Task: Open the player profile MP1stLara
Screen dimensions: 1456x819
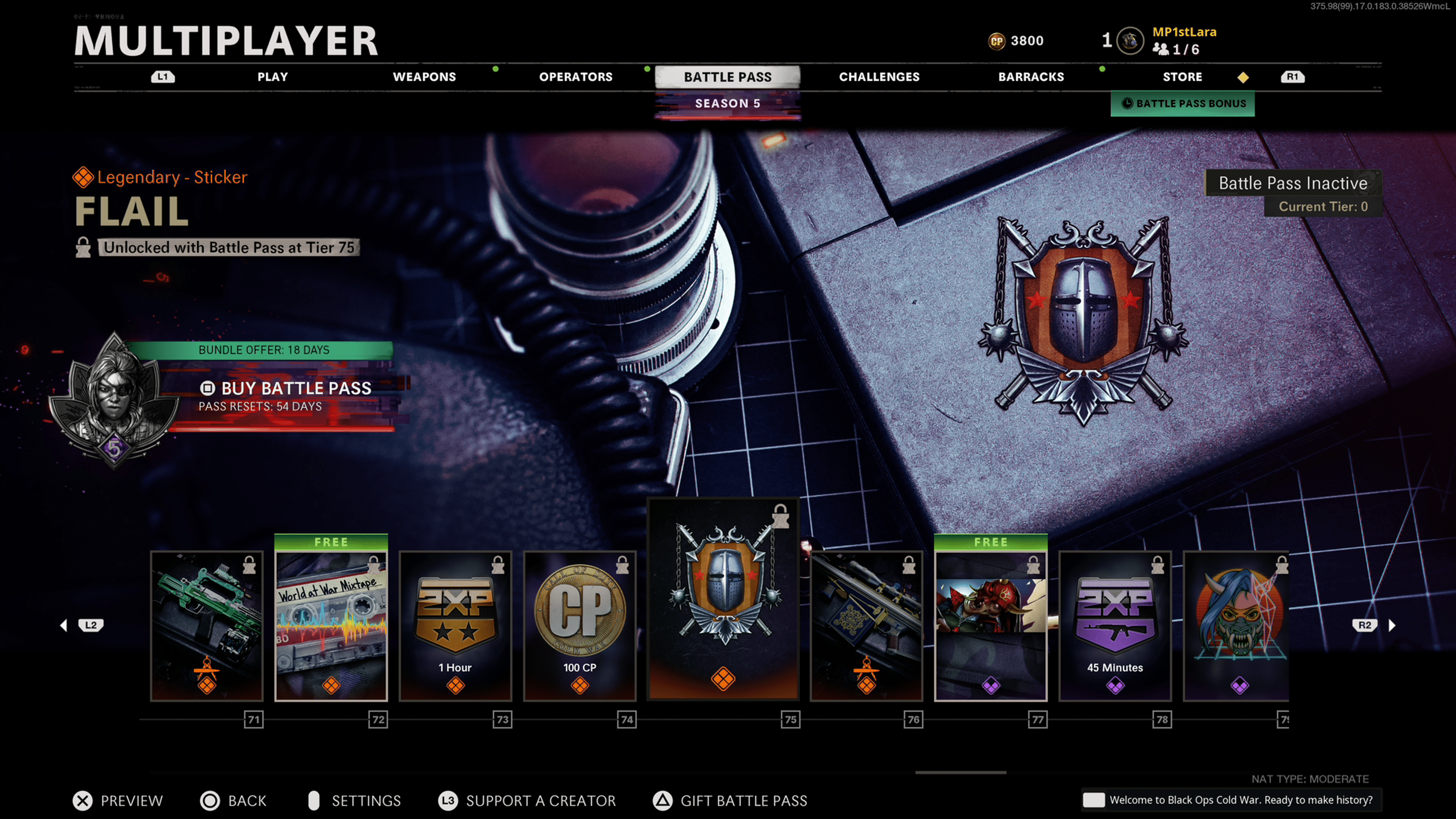Action: point(1184,32)
